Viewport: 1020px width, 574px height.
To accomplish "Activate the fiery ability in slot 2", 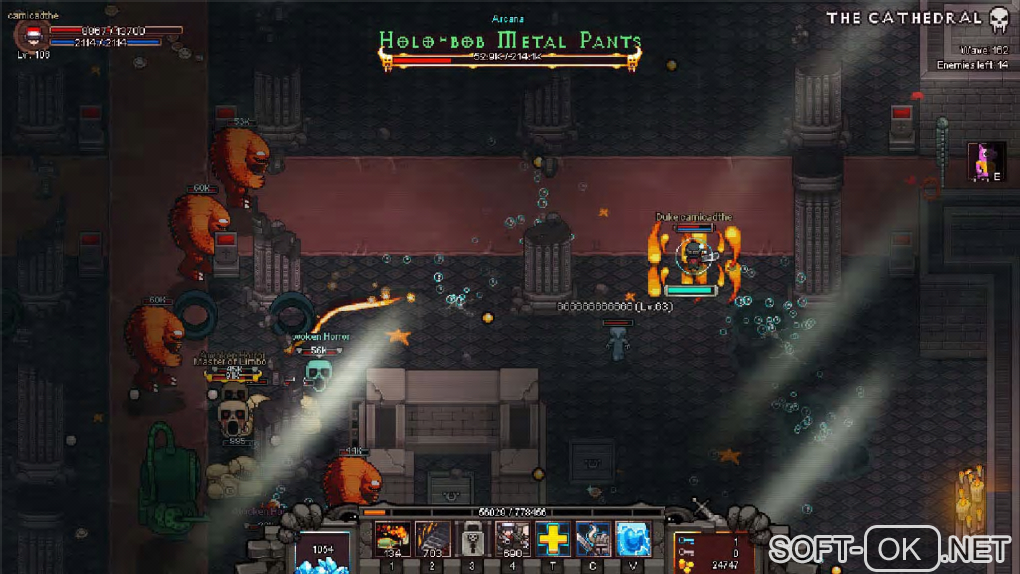I will click(432, 539).
